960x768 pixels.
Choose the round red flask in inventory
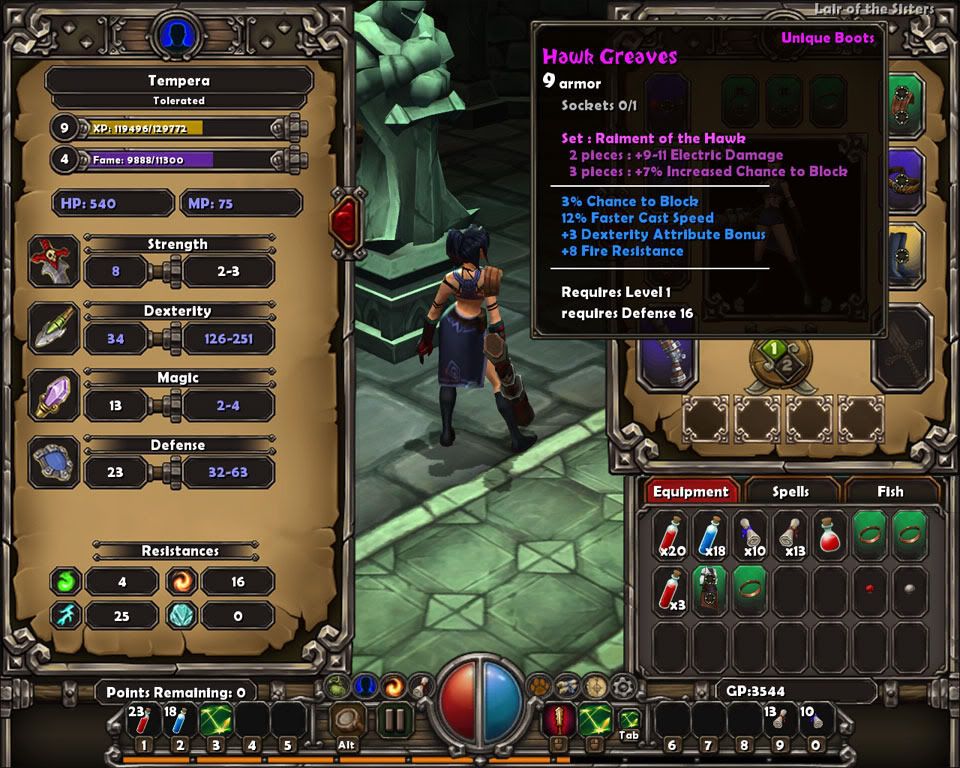click(x=832, y=533)
